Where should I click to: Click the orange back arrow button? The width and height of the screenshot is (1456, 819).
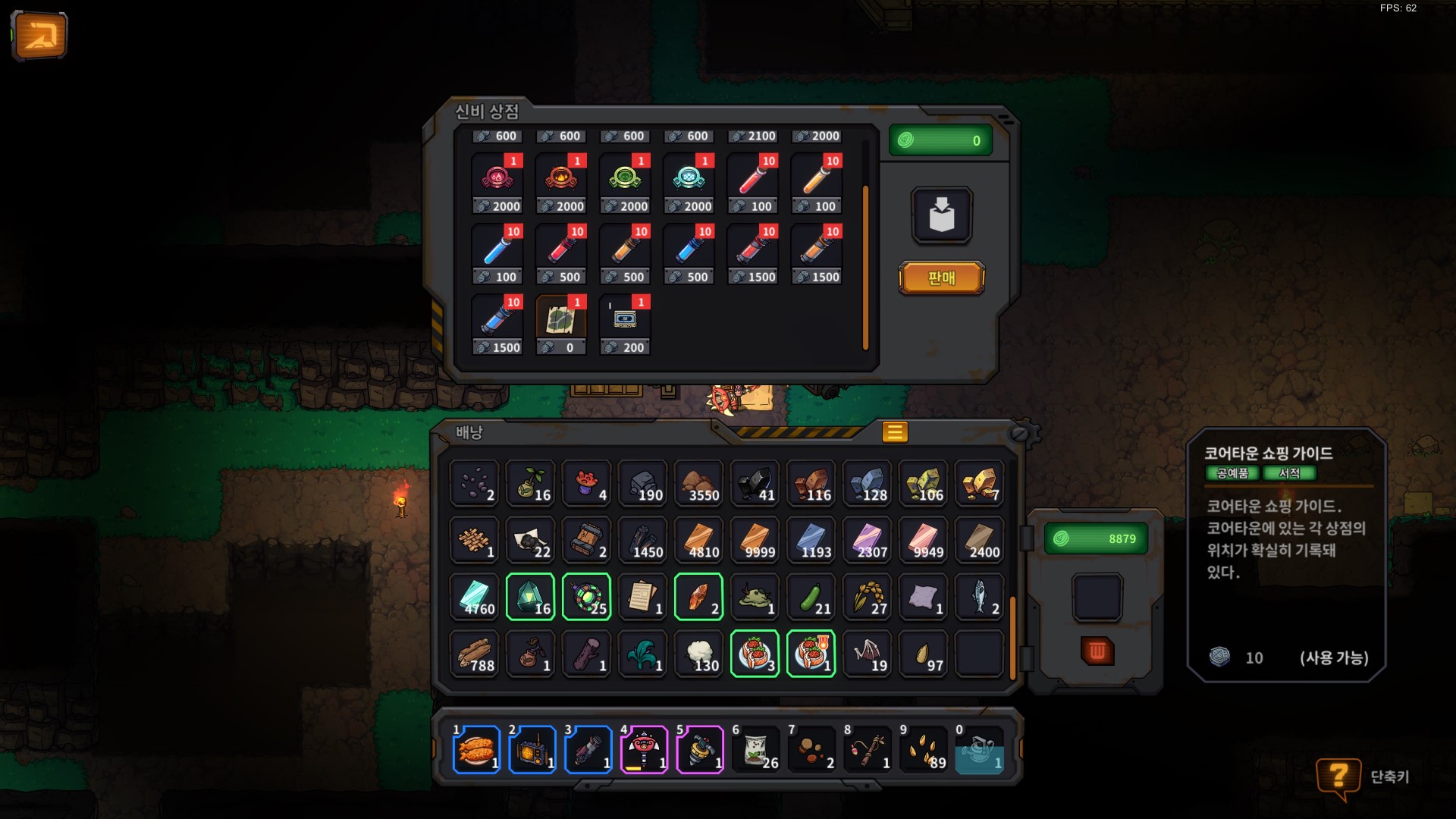coord(39,35)
